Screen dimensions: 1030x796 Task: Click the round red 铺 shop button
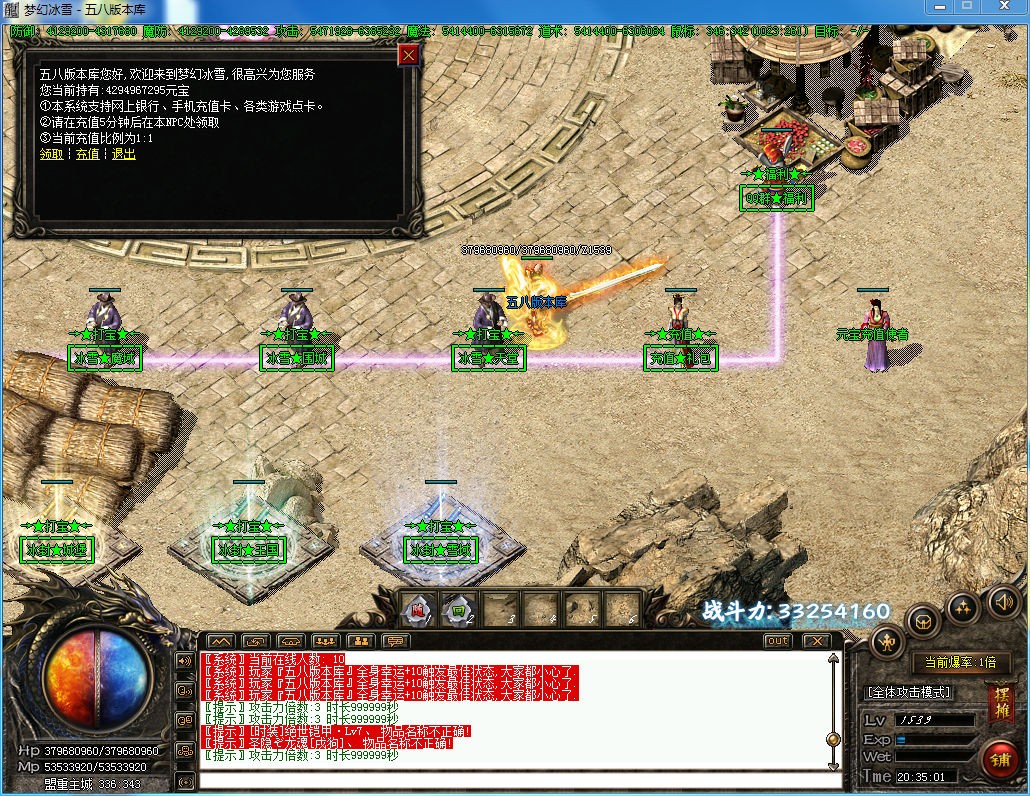(999, 759)
